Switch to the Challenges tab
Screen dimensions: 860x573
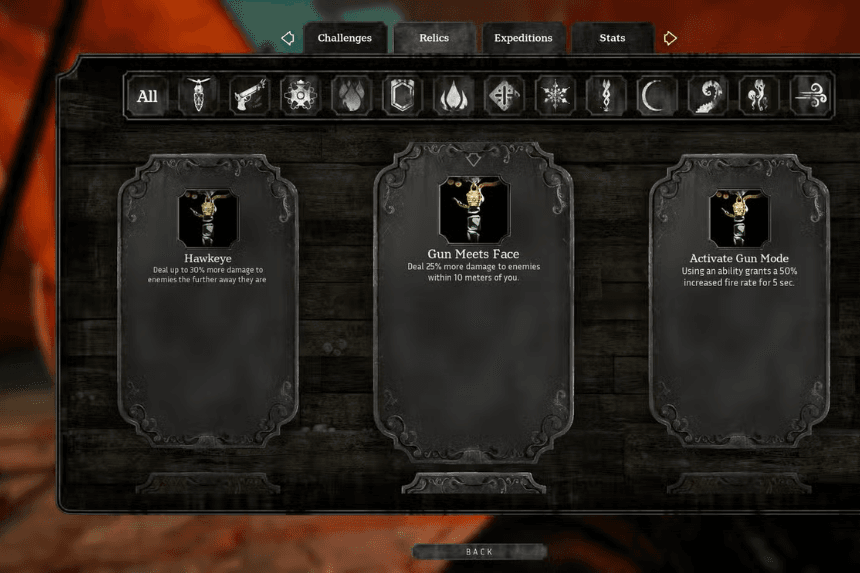tap(344, 38)
